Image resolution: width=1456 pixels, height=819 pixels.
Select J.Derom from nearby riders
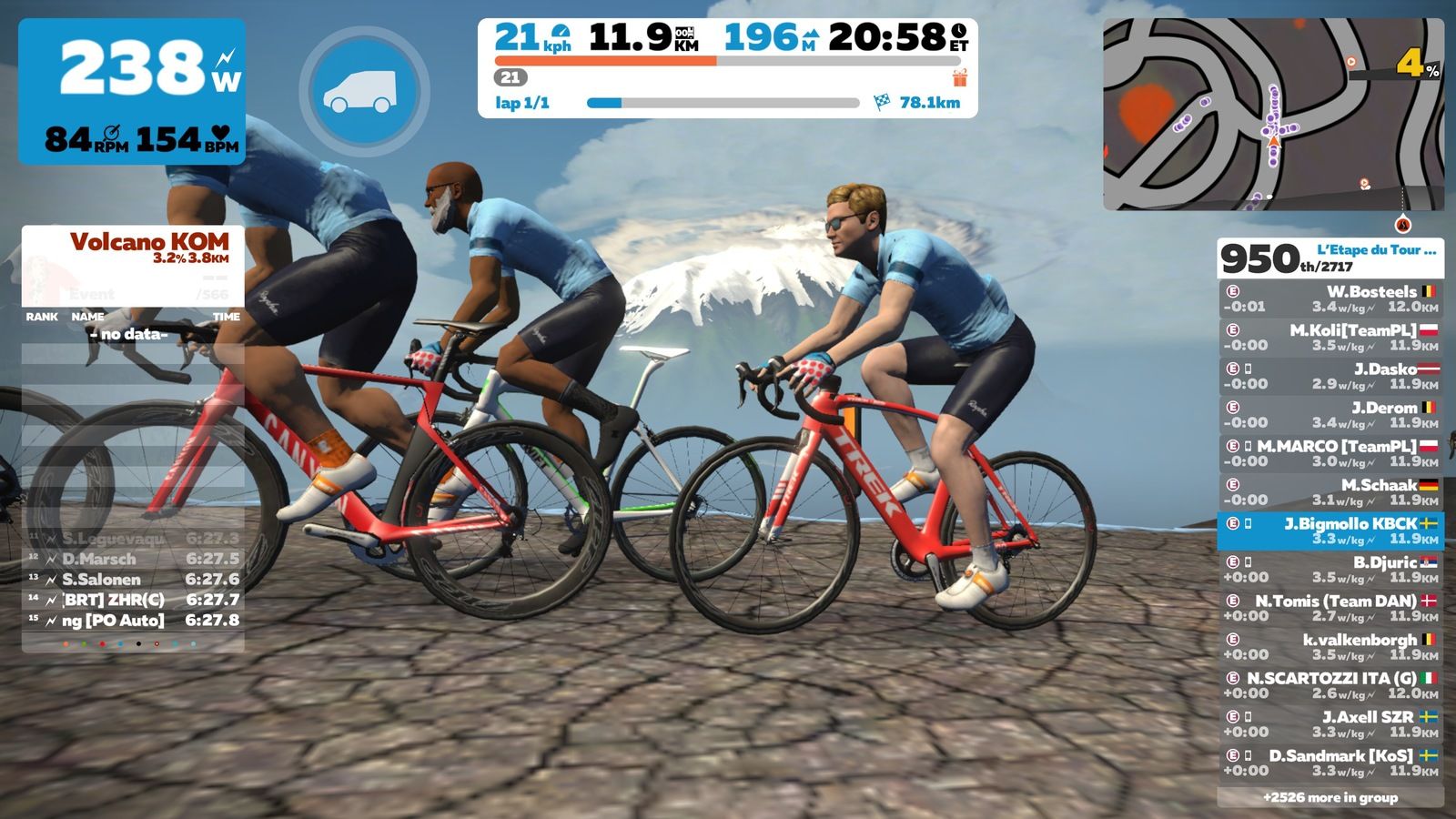point(1330,415)
